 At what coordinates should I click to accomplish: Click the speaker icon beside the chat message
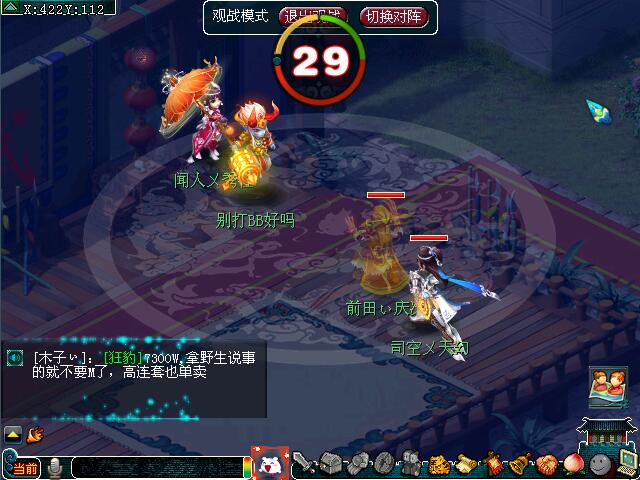pos(16,357)
